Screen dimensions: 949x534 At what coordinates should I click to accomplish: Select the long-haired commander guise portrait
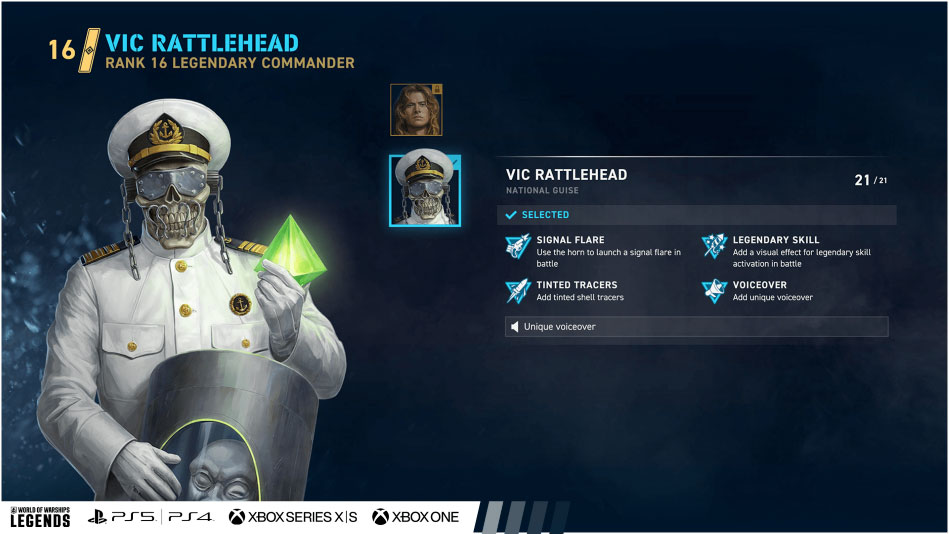point(416,109)
